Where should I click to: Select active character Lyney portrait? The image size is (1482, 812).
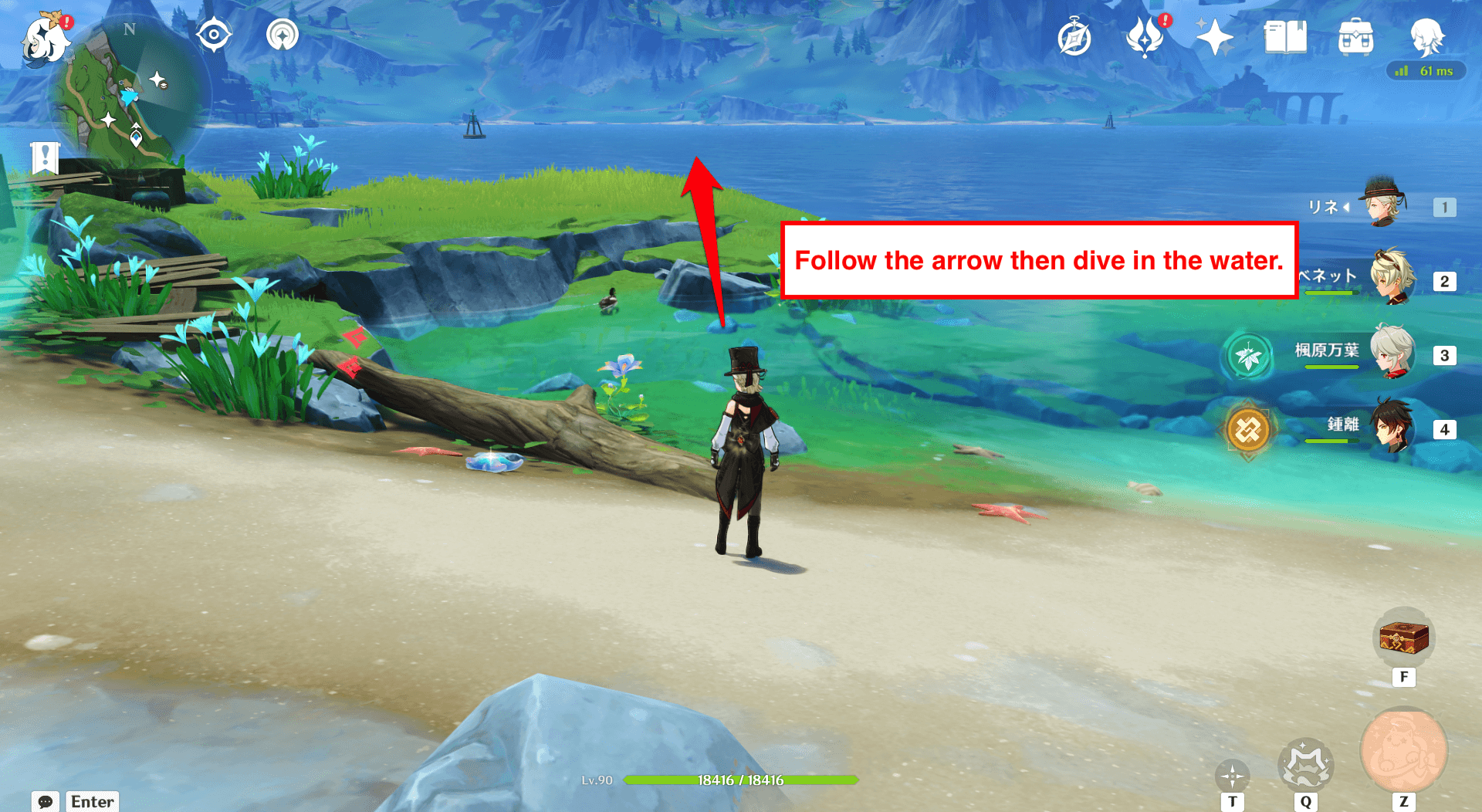tap(1384, 204)
